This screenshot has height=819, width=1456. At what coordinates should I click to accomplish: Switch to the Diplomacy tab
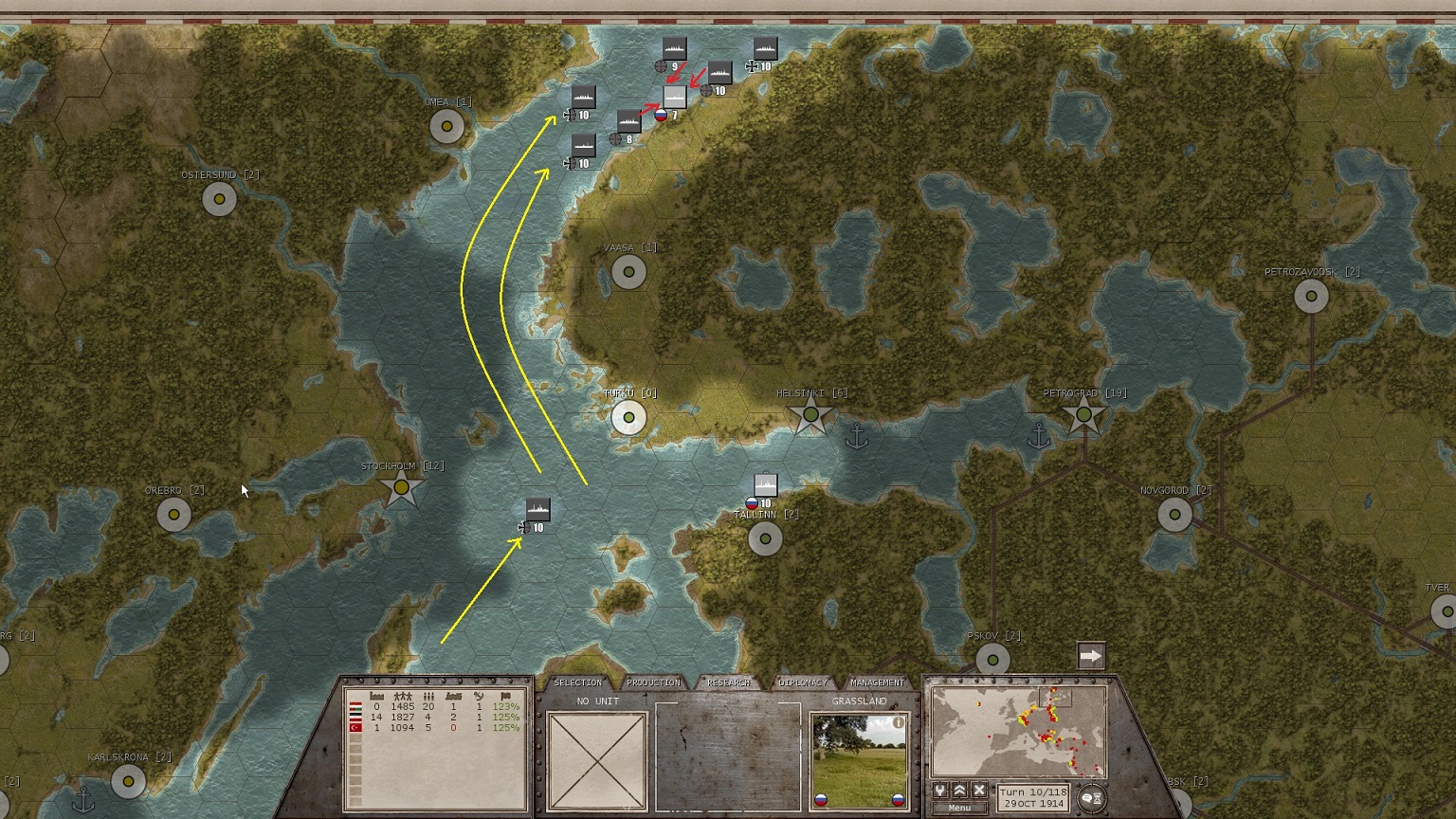[803, 682]
